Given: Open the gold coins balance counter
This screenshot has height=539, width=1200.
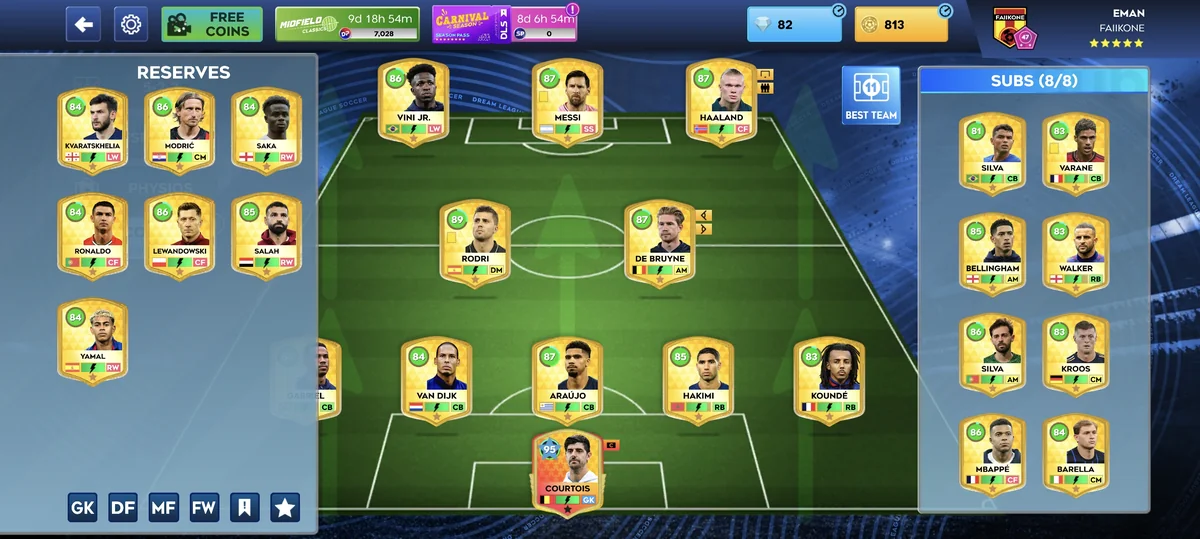Looking at the screenshot, I should point(901,24).
